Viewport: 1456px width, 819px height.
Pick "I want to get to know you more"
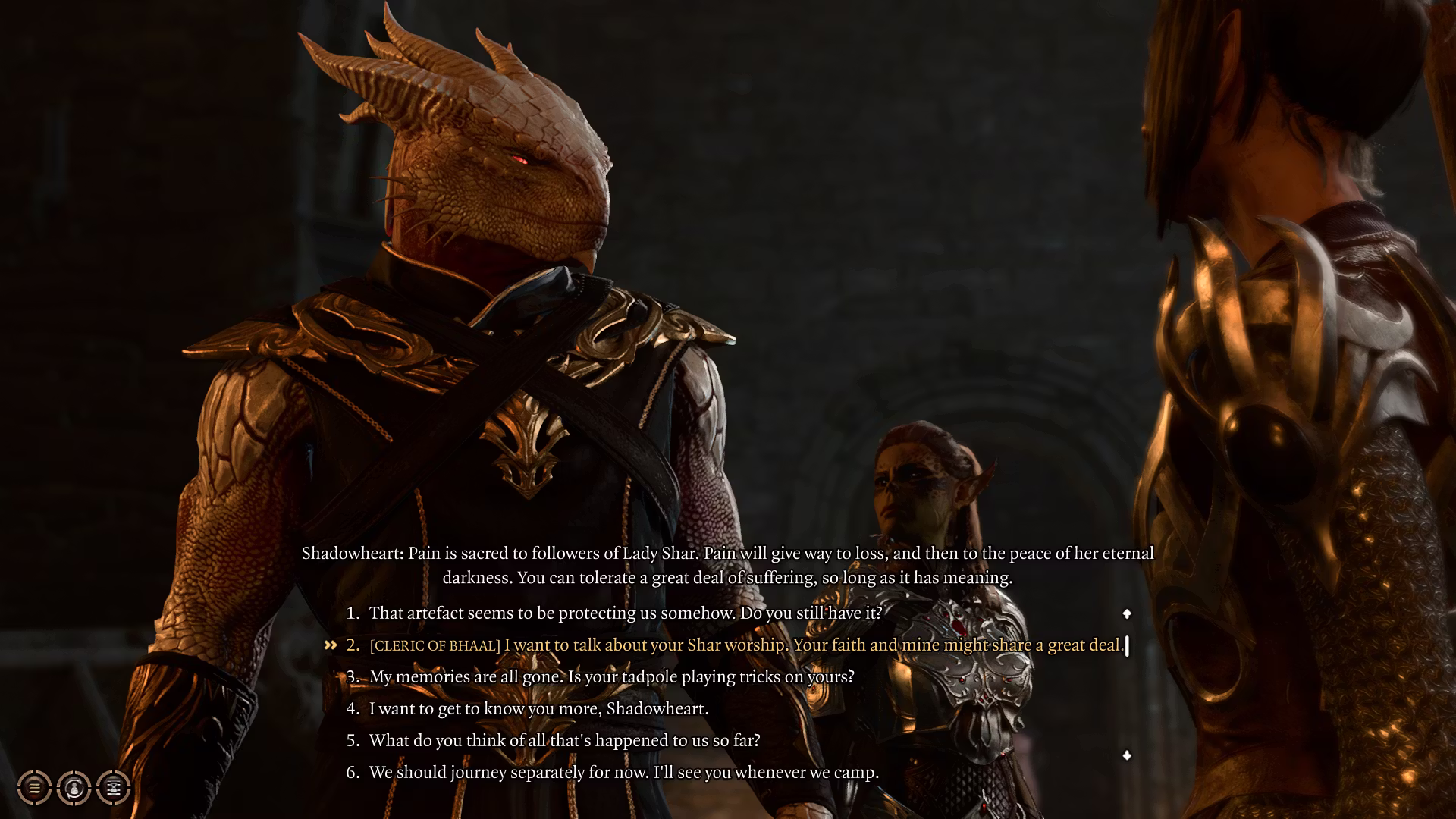538,709
